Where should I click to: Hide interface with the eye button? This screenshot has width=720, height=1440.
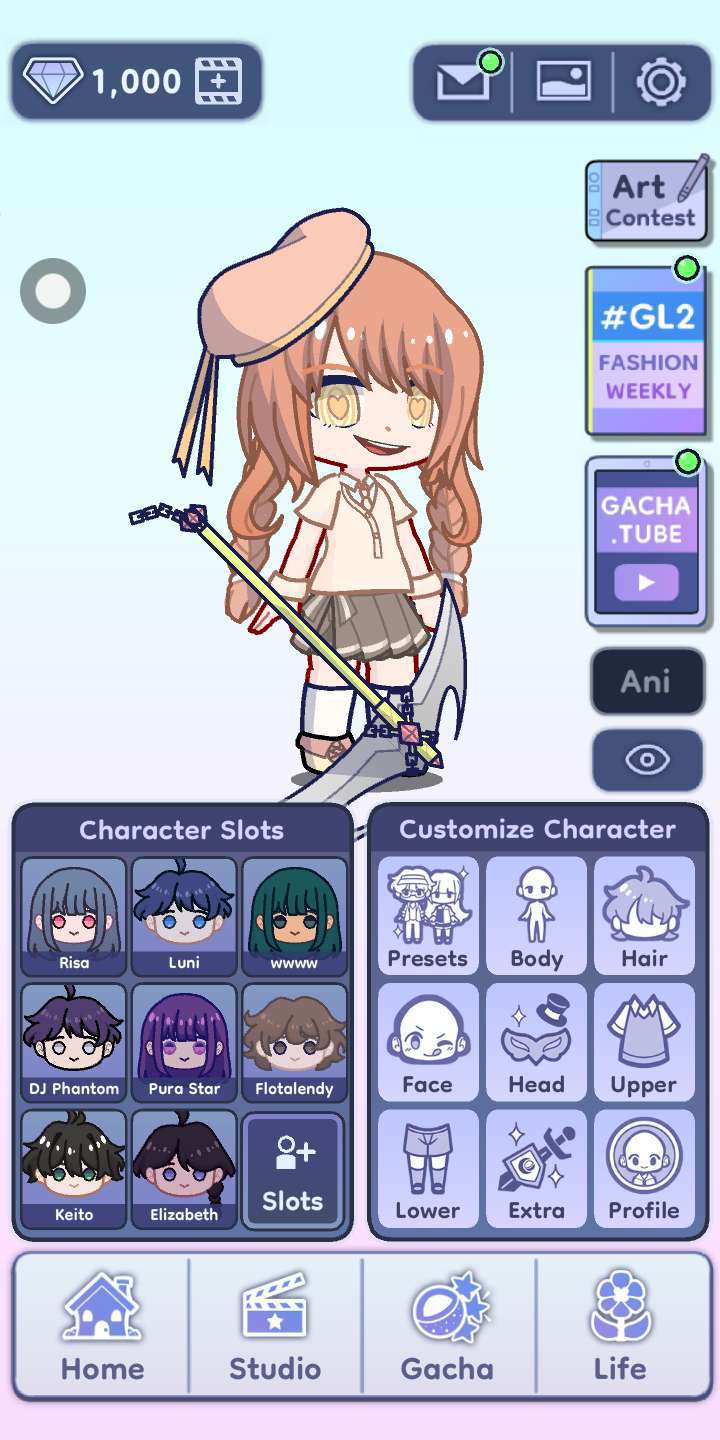(x=647, y=760)
